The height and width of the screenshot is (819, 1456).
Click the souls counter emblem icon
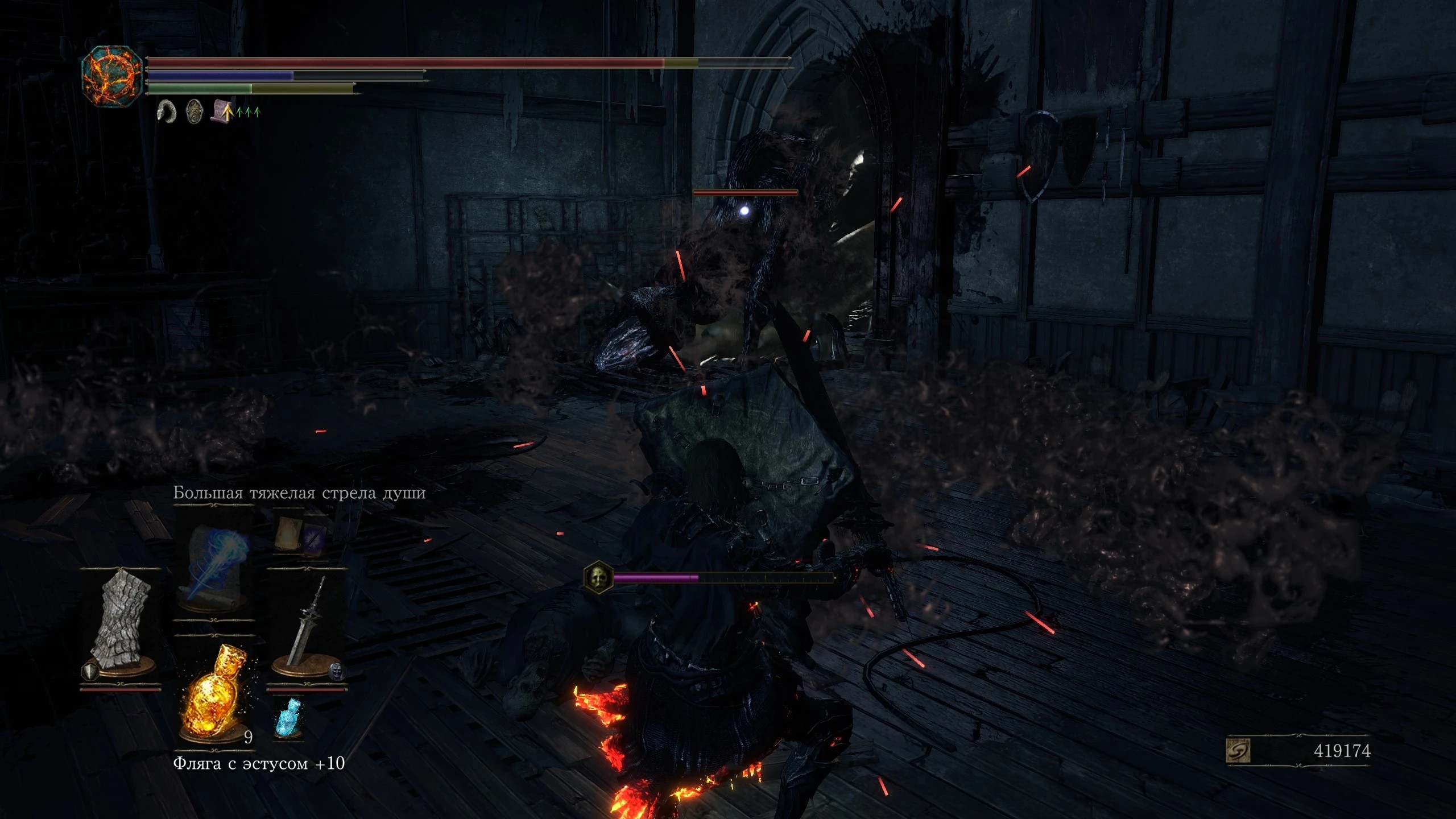click(x=1238, y=751)
